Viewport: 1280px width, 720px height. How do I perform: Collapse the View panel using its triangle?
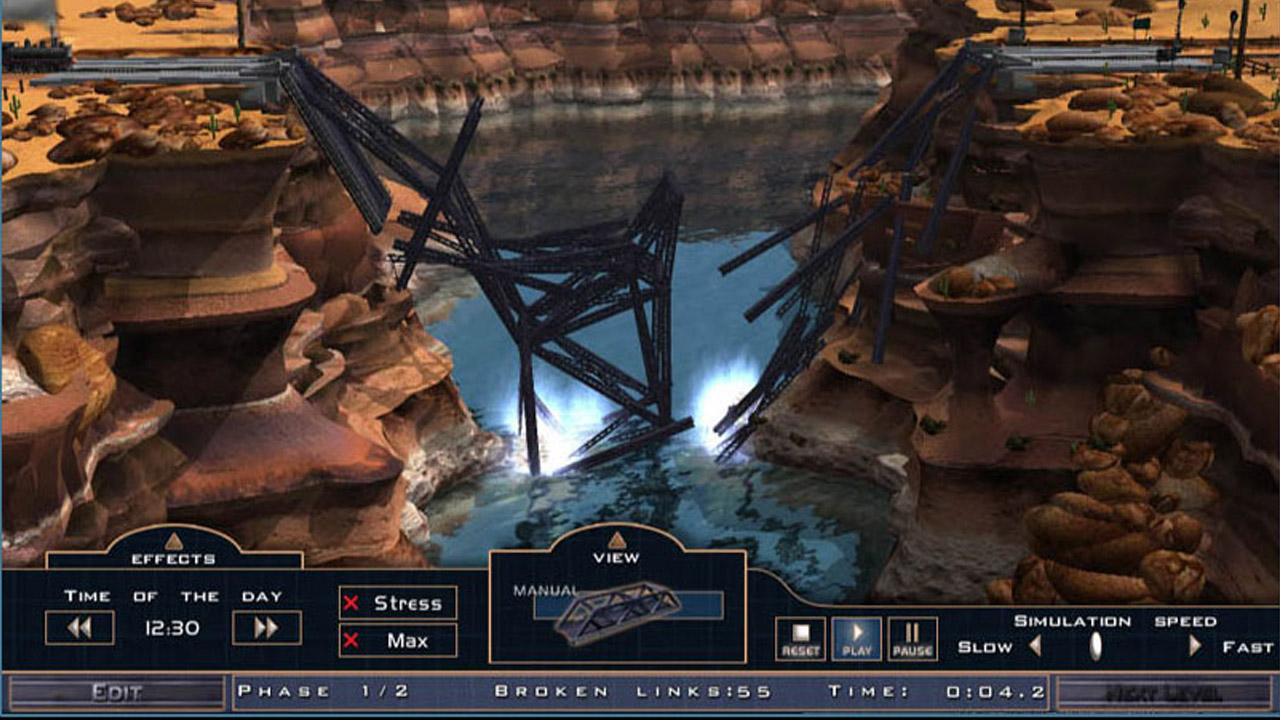tap(617, 540)
